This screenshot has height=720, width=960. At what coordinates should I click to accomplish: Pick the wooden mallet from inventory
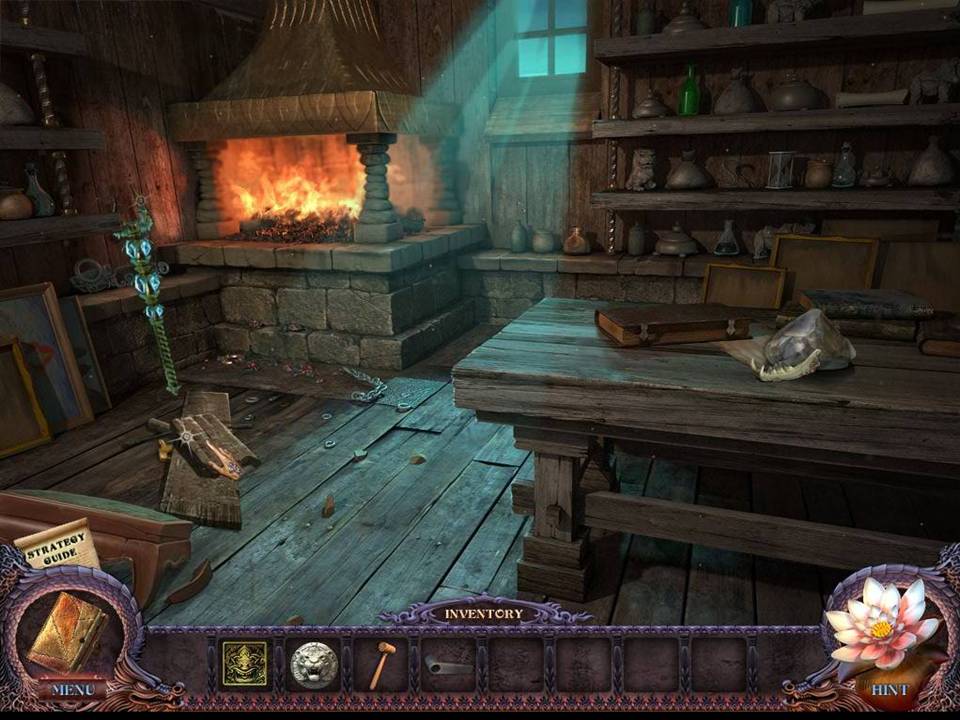(x=381, y=664)
